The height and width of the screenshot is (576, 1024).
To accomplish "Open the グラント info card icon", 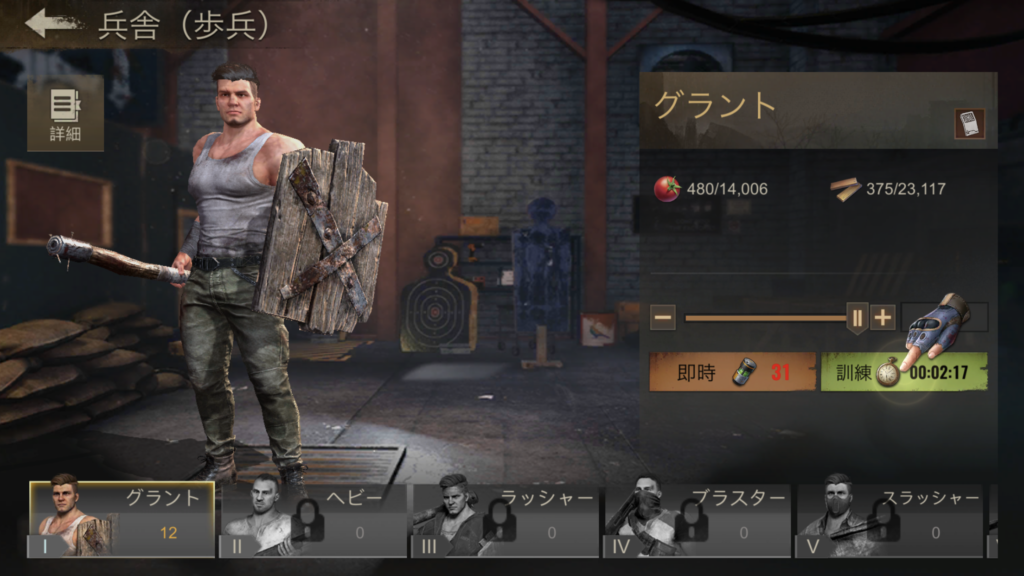I will [x=969, y=123].
